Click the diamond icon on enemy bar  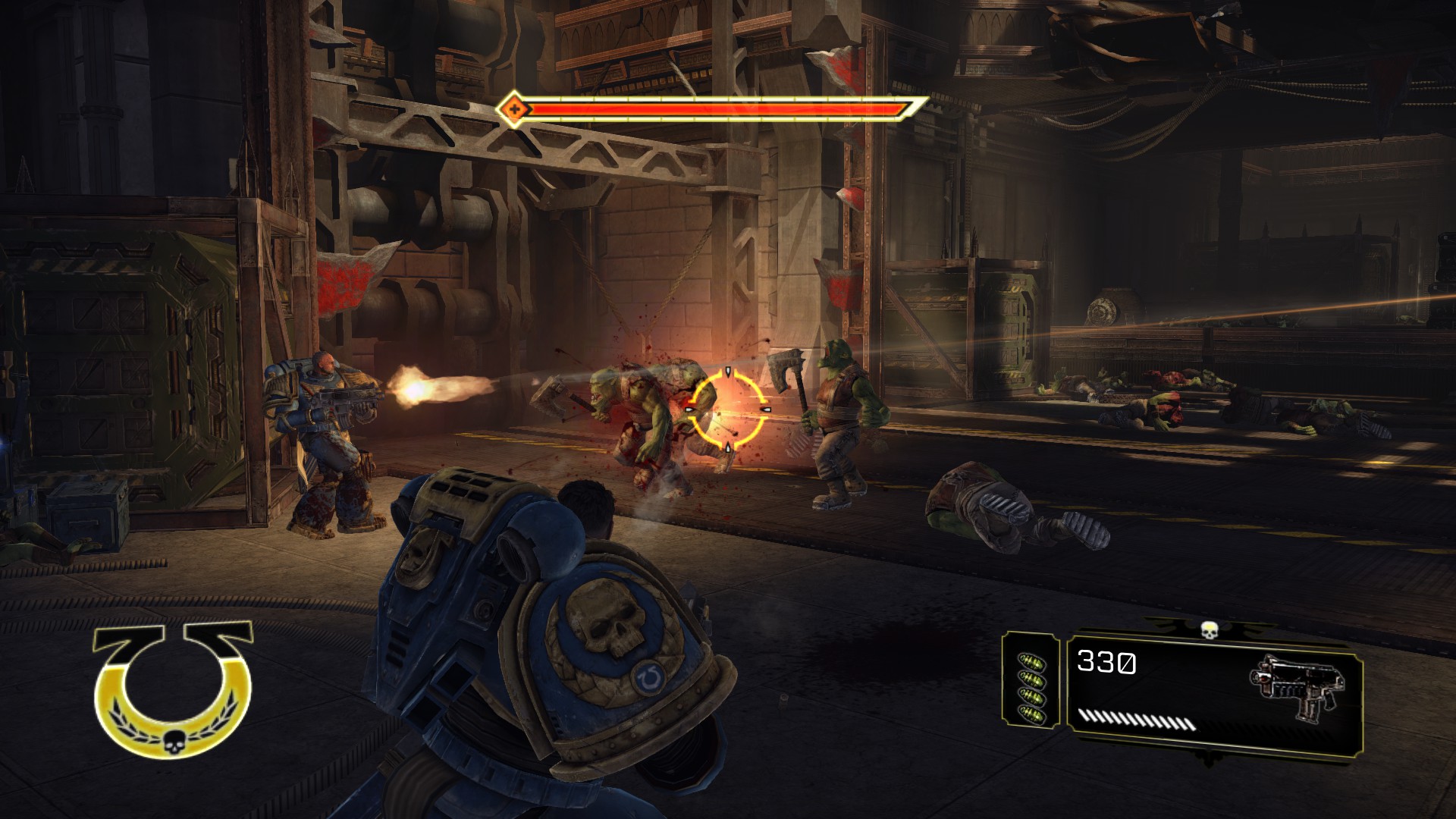pyautogui.click(x=514, y=110)
